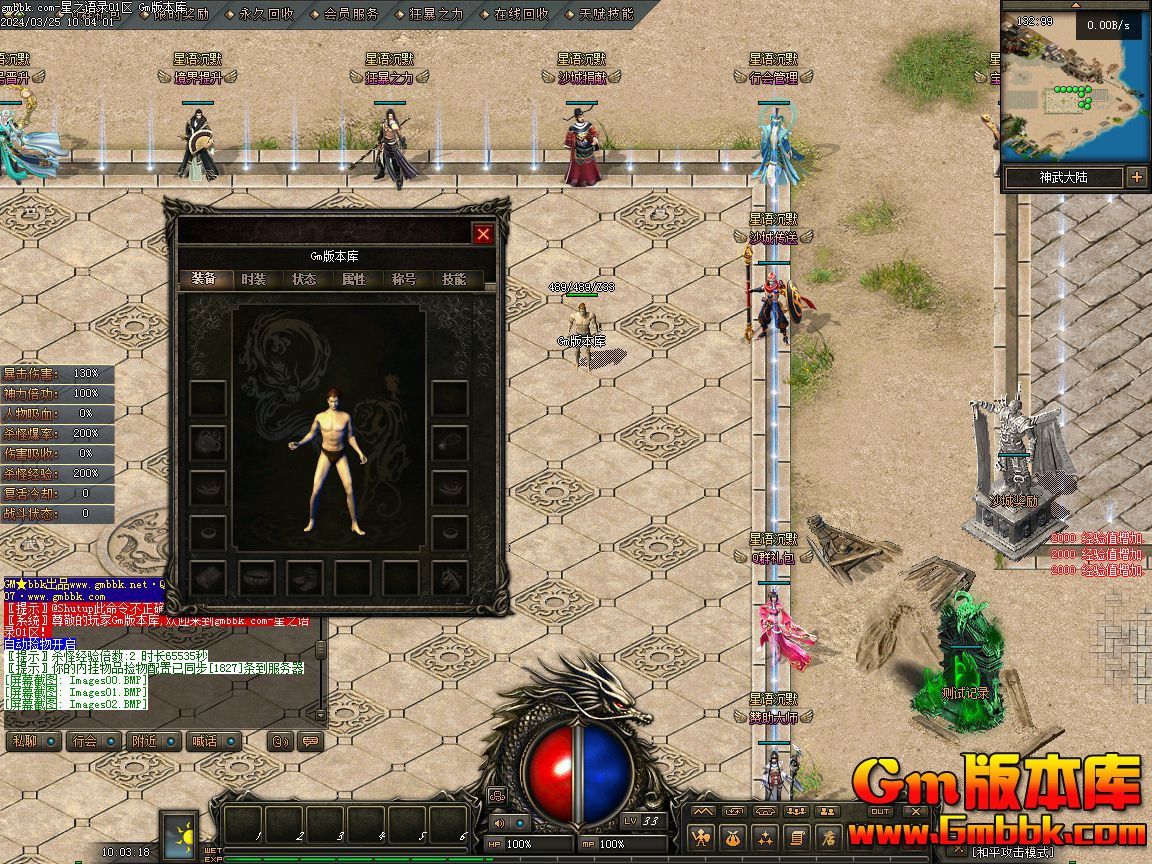Switch to the 行会 guild chat channel
This screenshot has width=1152, height=864.
pyautogui.click(x=84, y=741)
